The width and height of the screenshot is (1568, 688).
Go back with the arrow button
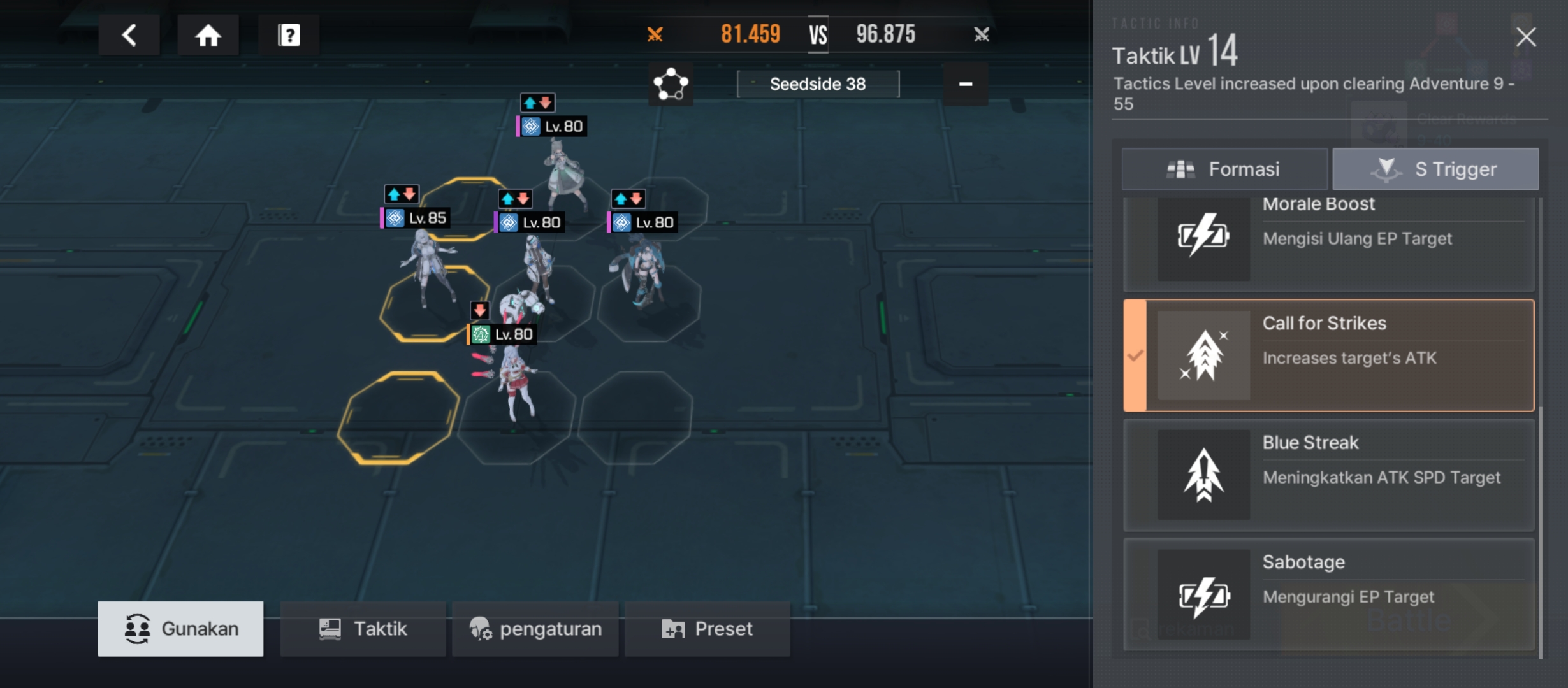click(x=129, y=35)
